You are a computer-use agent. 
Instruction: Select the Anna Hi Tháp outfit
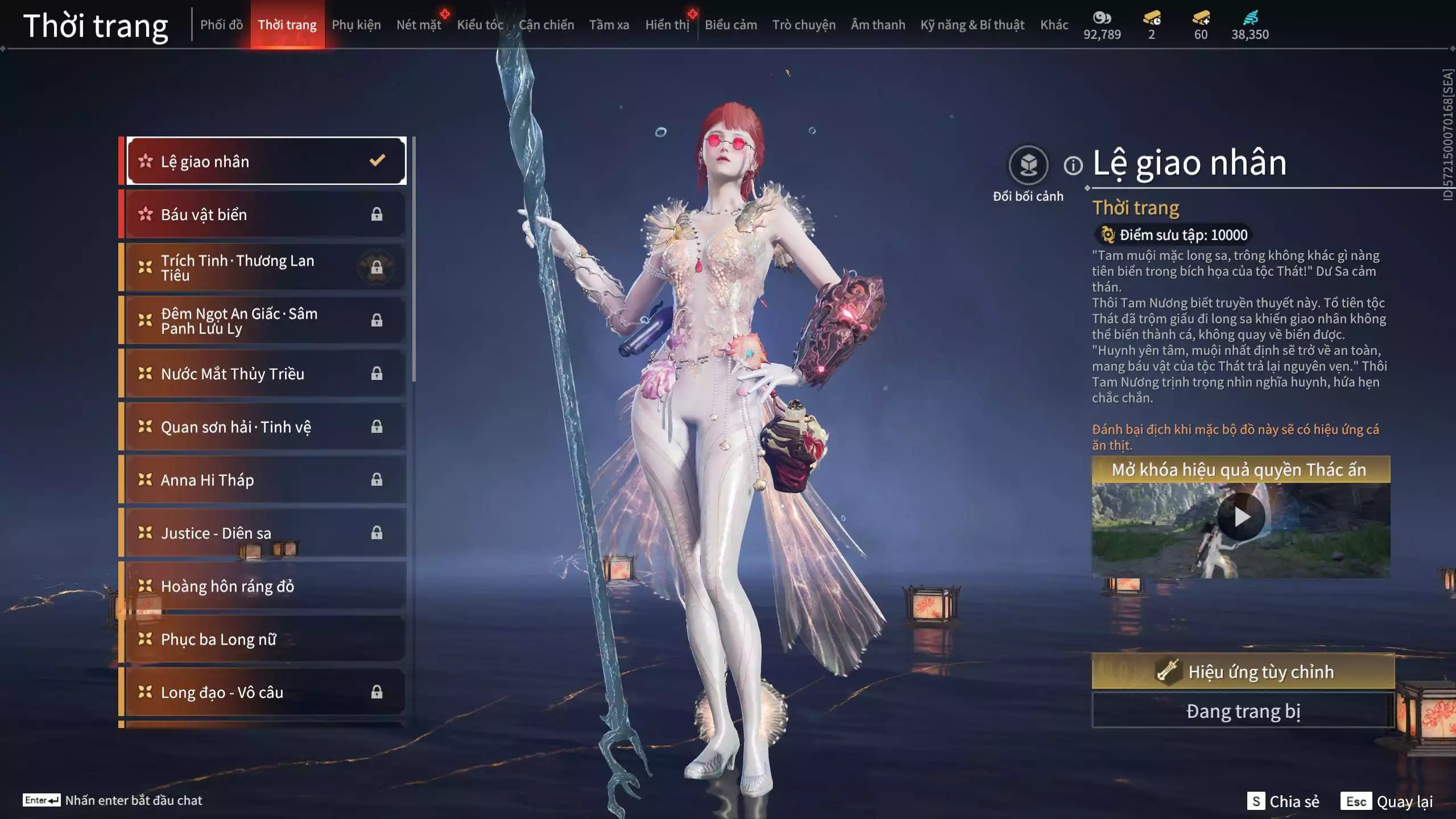click(x=265, y=480)
